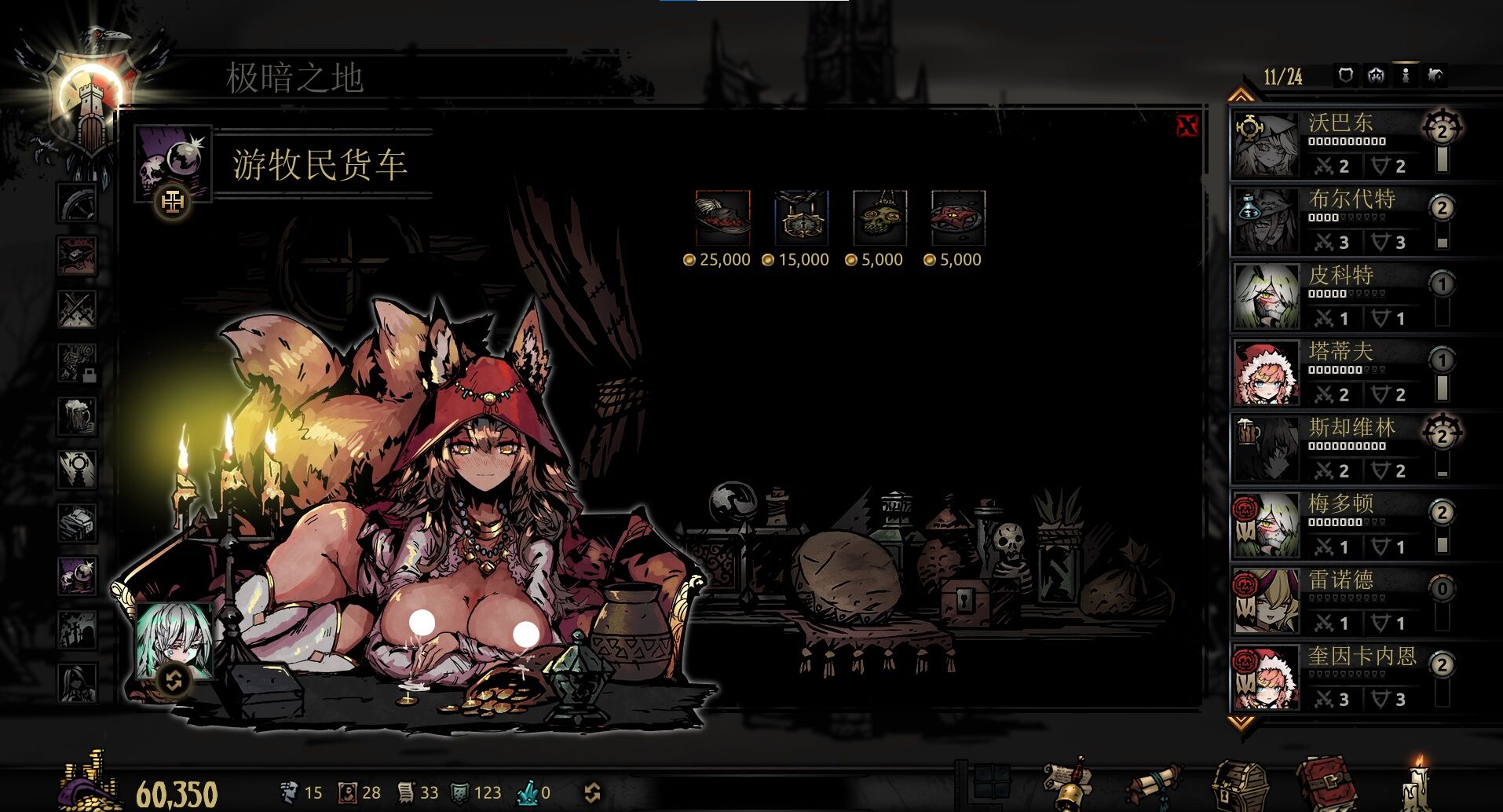Image resolution: width=1503 pixels, height=812 pixels.
Task: Pick the red star trinket for sale
Action: pyautogui.click(x=958, y=218)
